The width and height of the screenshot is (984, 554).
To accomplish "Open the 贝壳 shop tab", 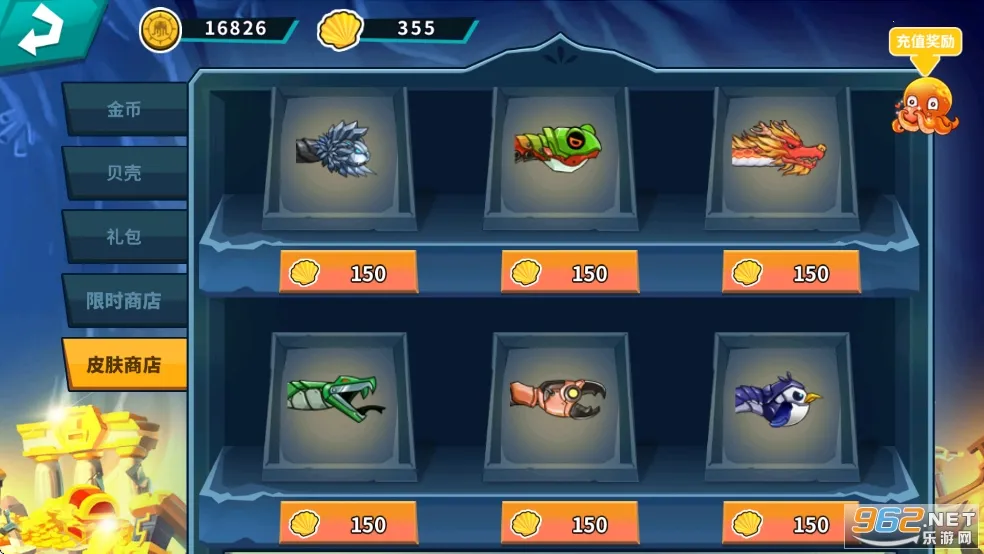I will [125, 173].
